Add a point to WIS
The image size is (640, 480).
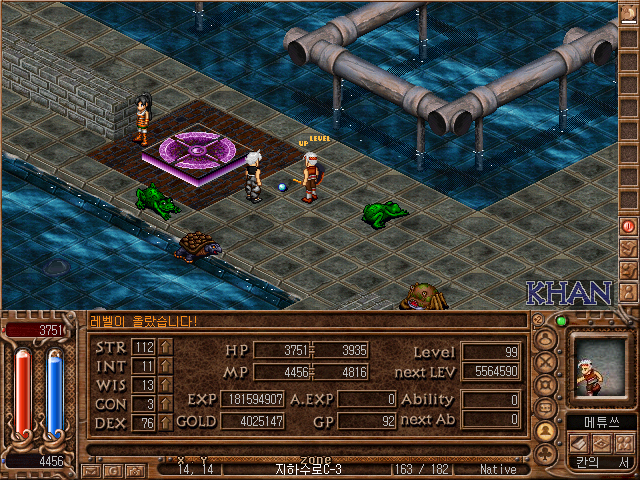pos(165,385)
